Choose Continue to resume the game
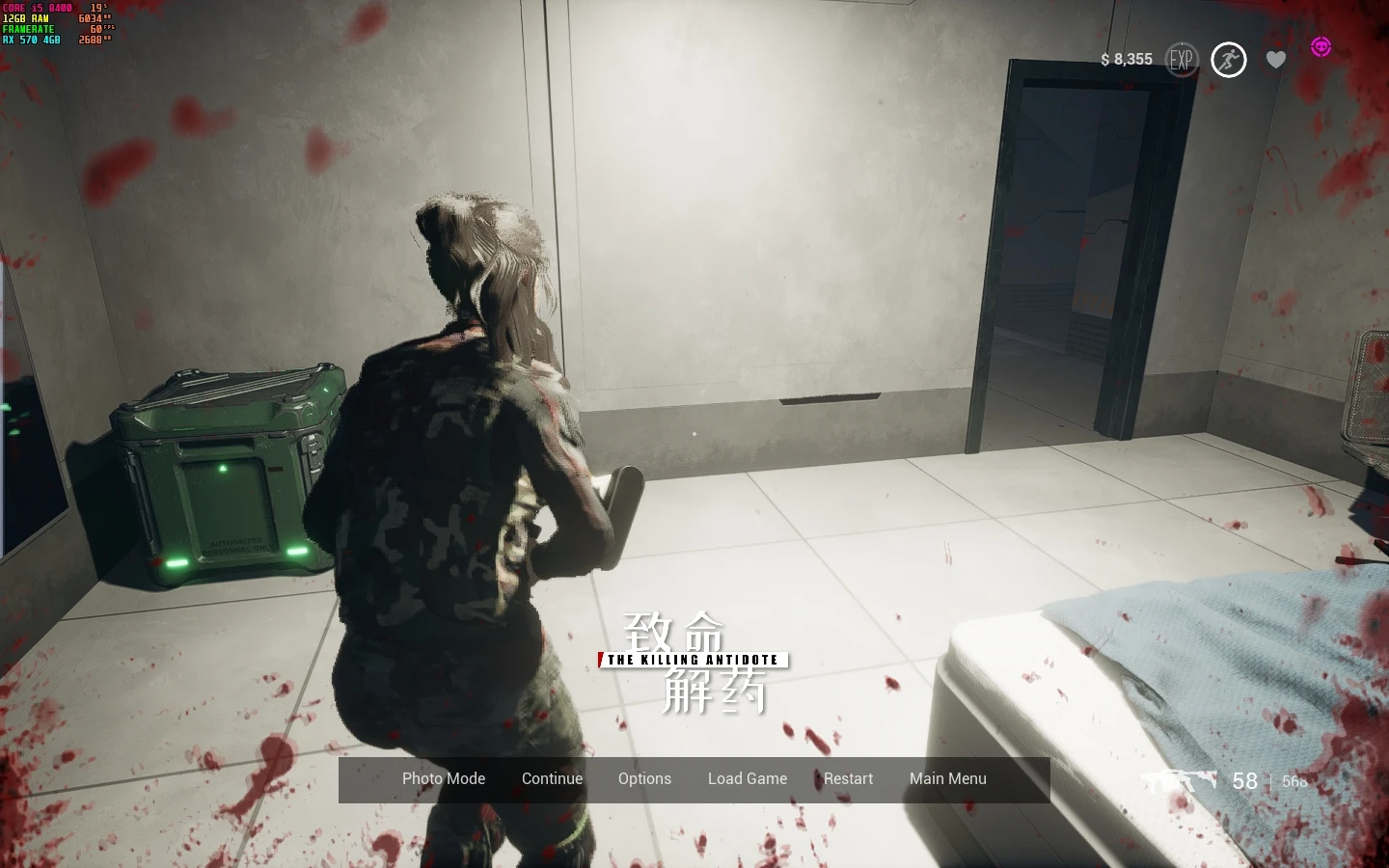 pyautogui.click(x=552, y=779)
